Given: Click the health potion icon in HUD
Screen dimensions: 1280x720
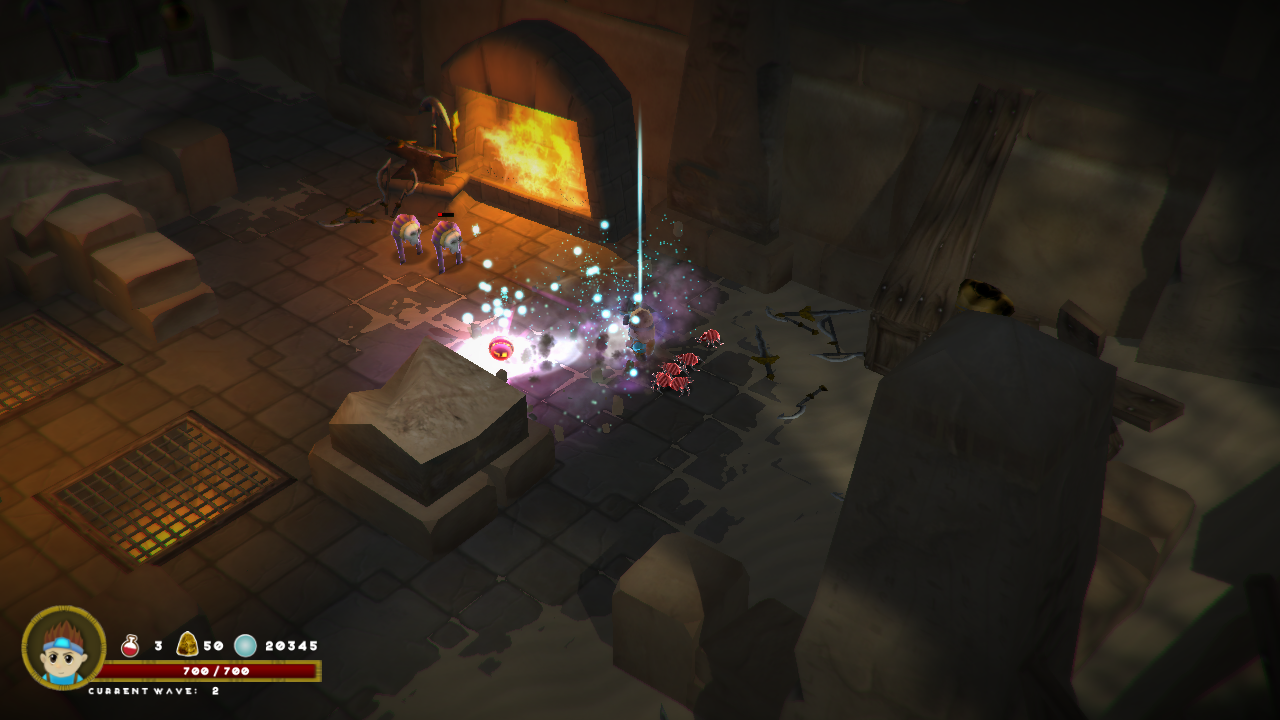Looking at the screenshot, I should coord(130,644).
